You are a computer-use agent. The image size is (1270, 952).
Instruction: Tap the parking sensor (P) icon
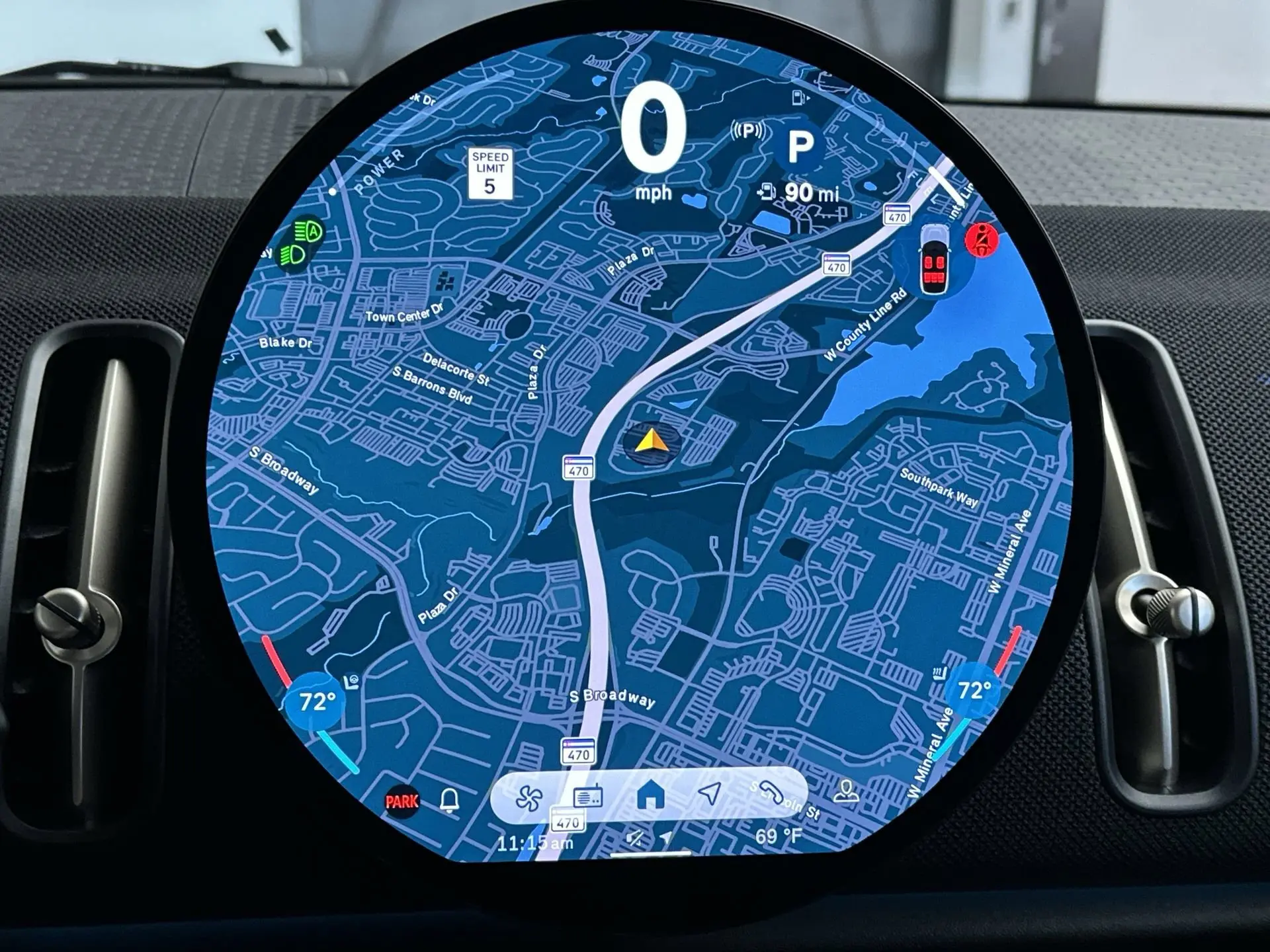pyautogui.click(x=749, y=131)
